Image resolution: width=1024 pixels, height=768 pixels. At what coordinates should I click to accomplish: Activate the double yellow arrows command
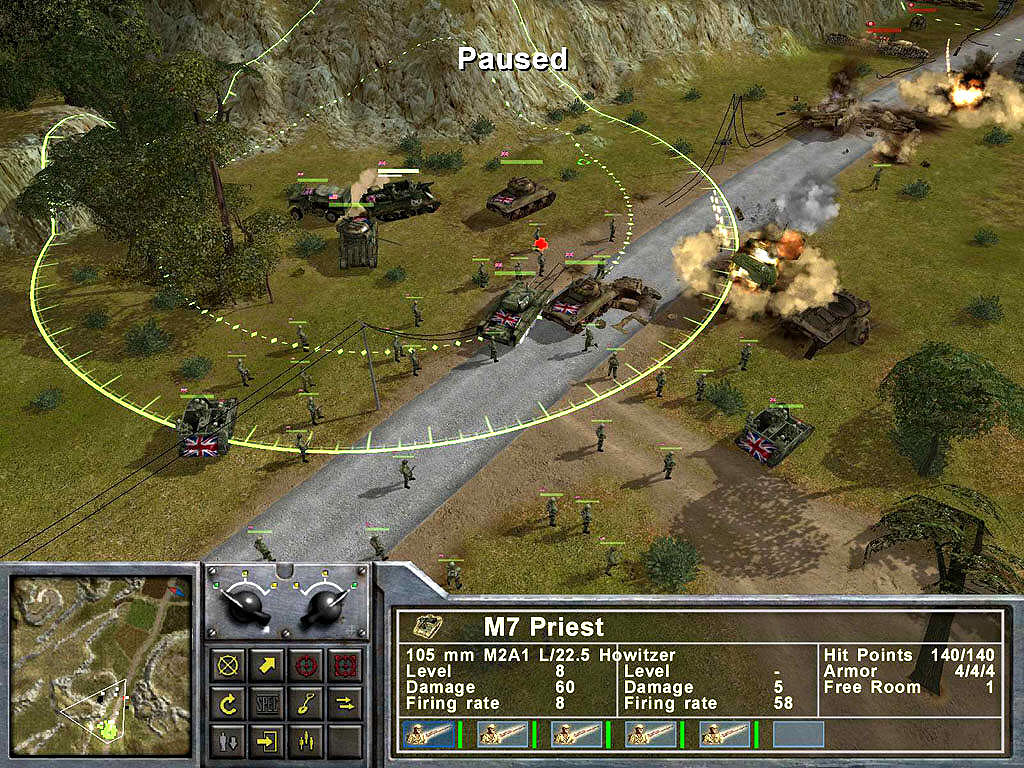(x=344, y=703)
